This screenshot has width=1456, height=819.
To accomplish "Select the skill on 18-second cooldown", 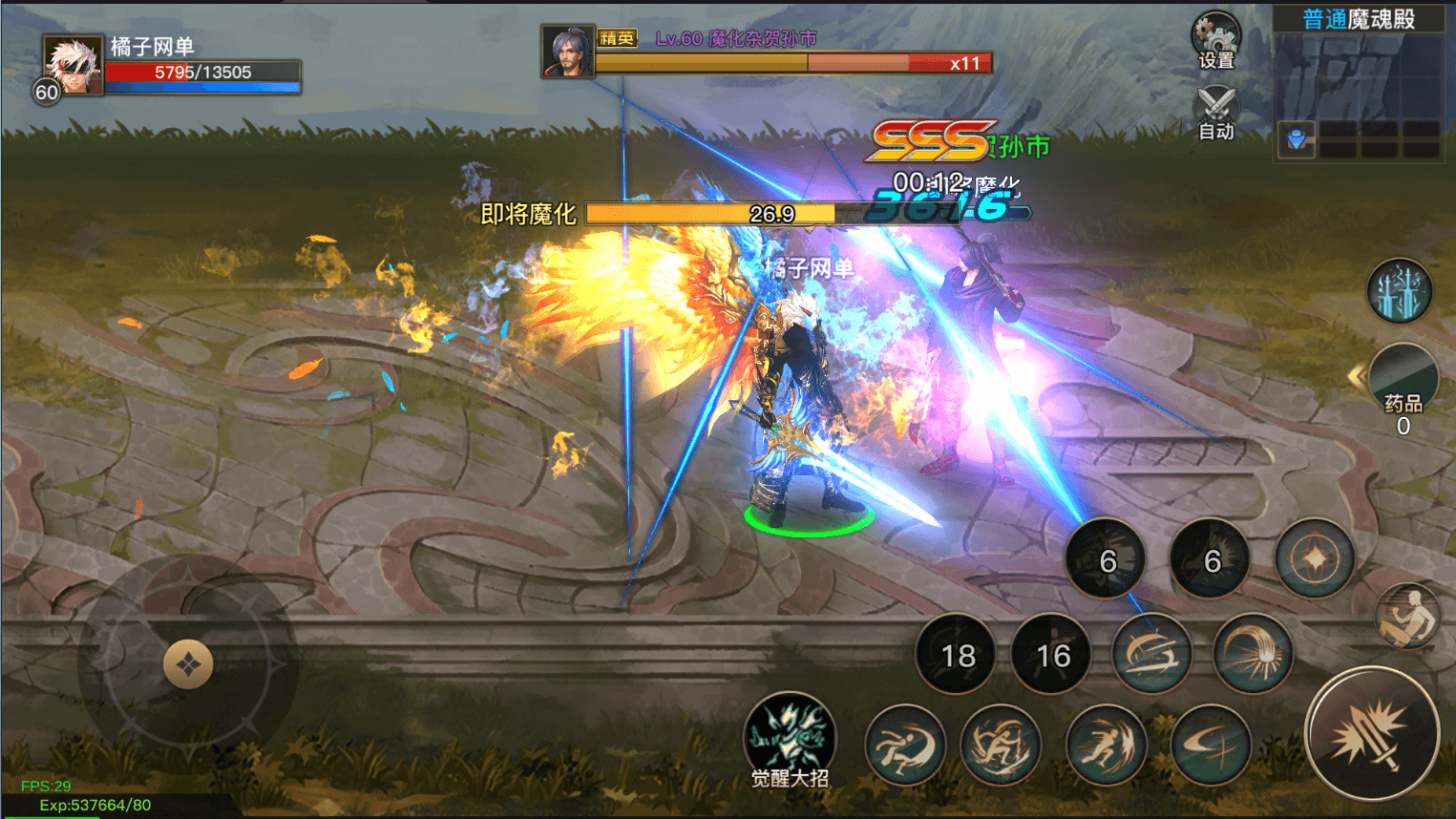I will pyautogui.click(x=958, y=655).
